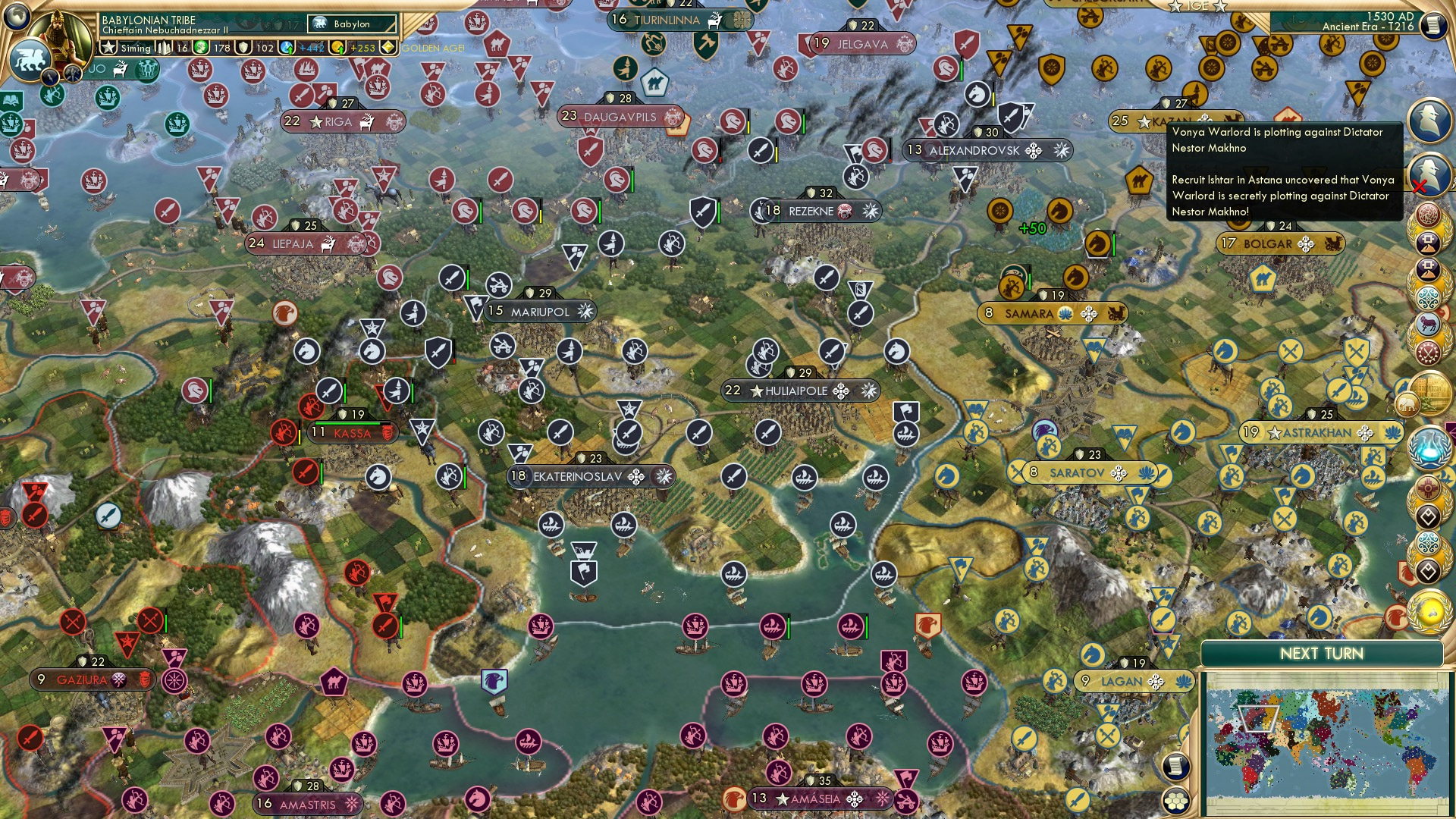Select Nebuchadnezzar's leader portrait top left
Viewport: 1456px width, 819px height.
pyautogui.click(x=61, y=36)
